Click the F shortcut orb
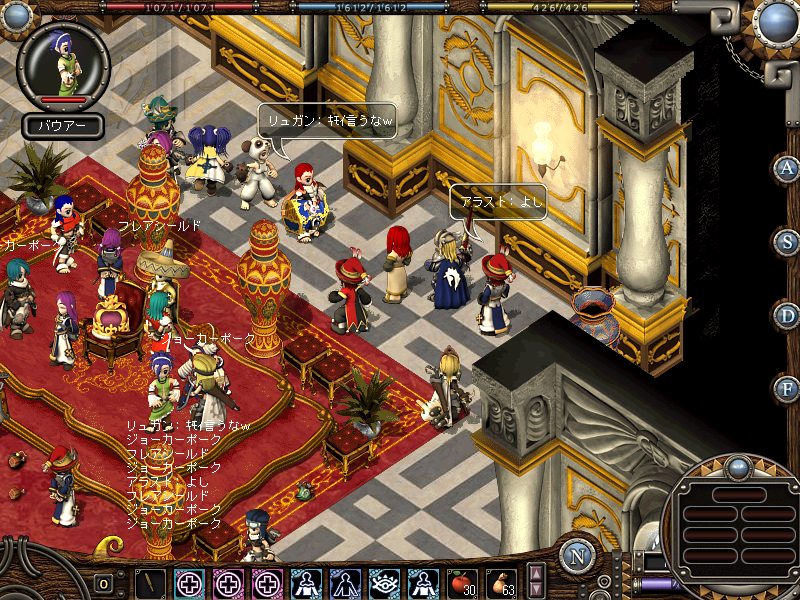This screenshot has height=600, width=800. [787, 388]
